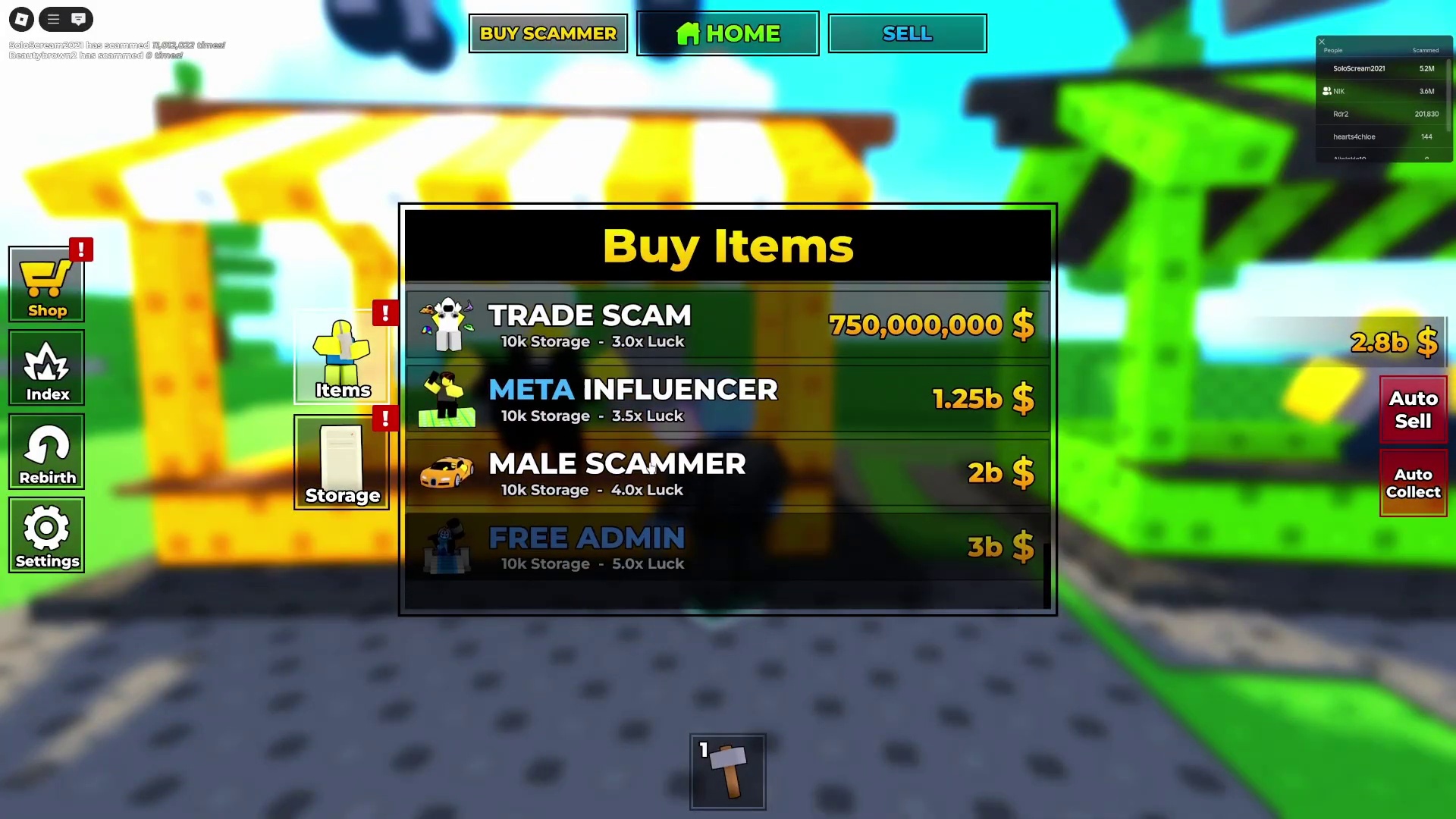Open the Index panel
The width and height of the screenshot is (1456, 819).
coord(46,369)
